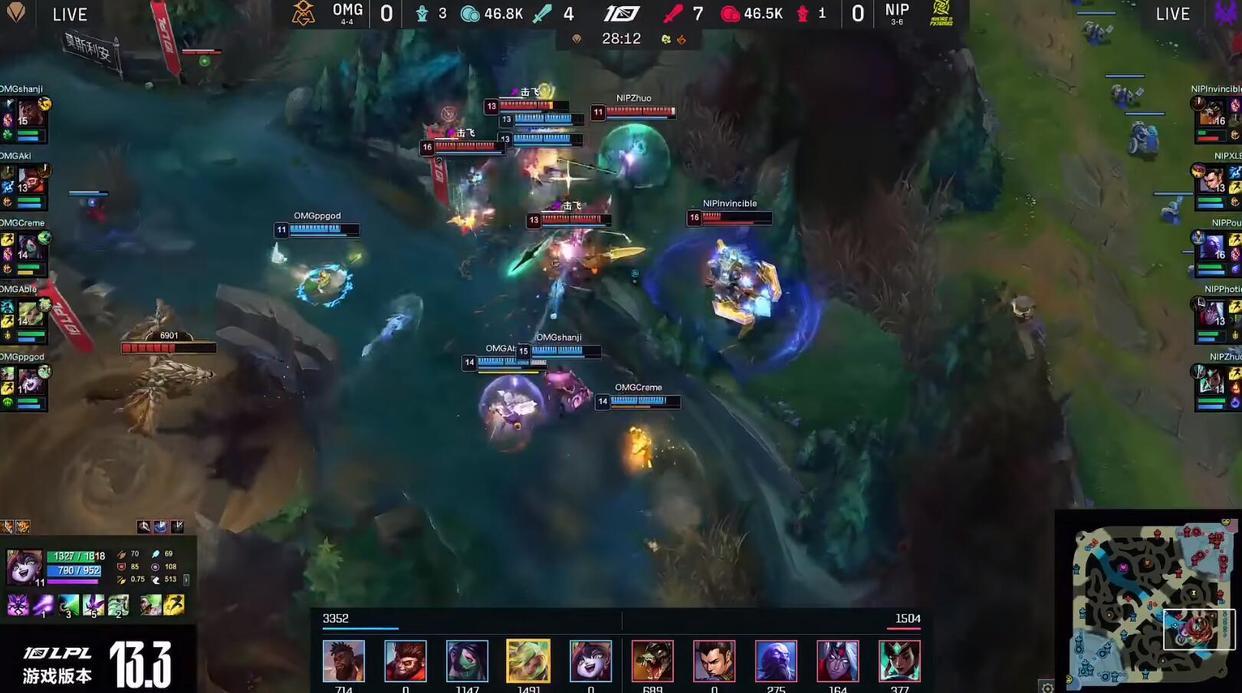Select Xin Zhao portrait in bottom scoreboard
1242x693 pixels.
coord(714,661)
